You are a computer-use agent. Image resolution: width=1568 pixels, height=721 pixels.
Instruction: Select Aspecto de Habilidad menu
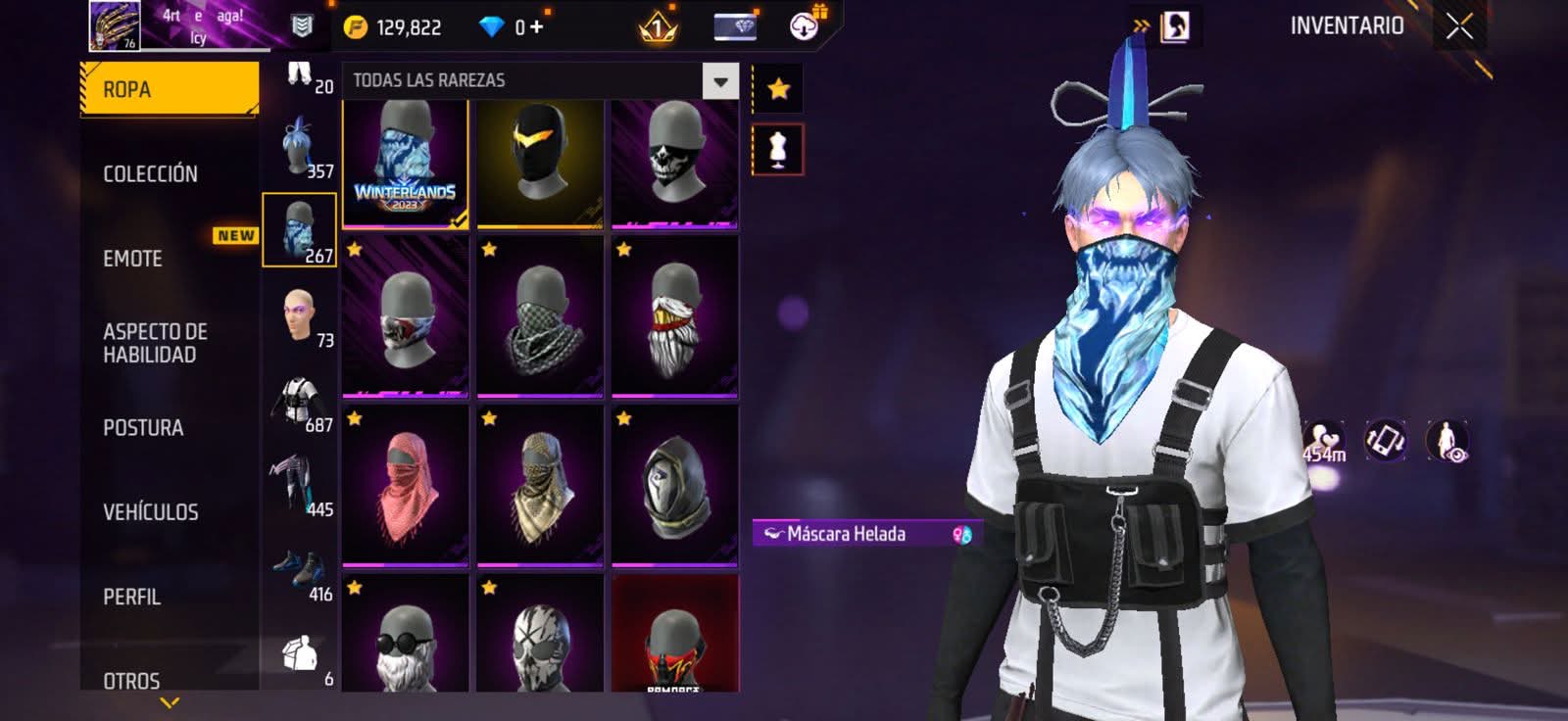[155, 343]
